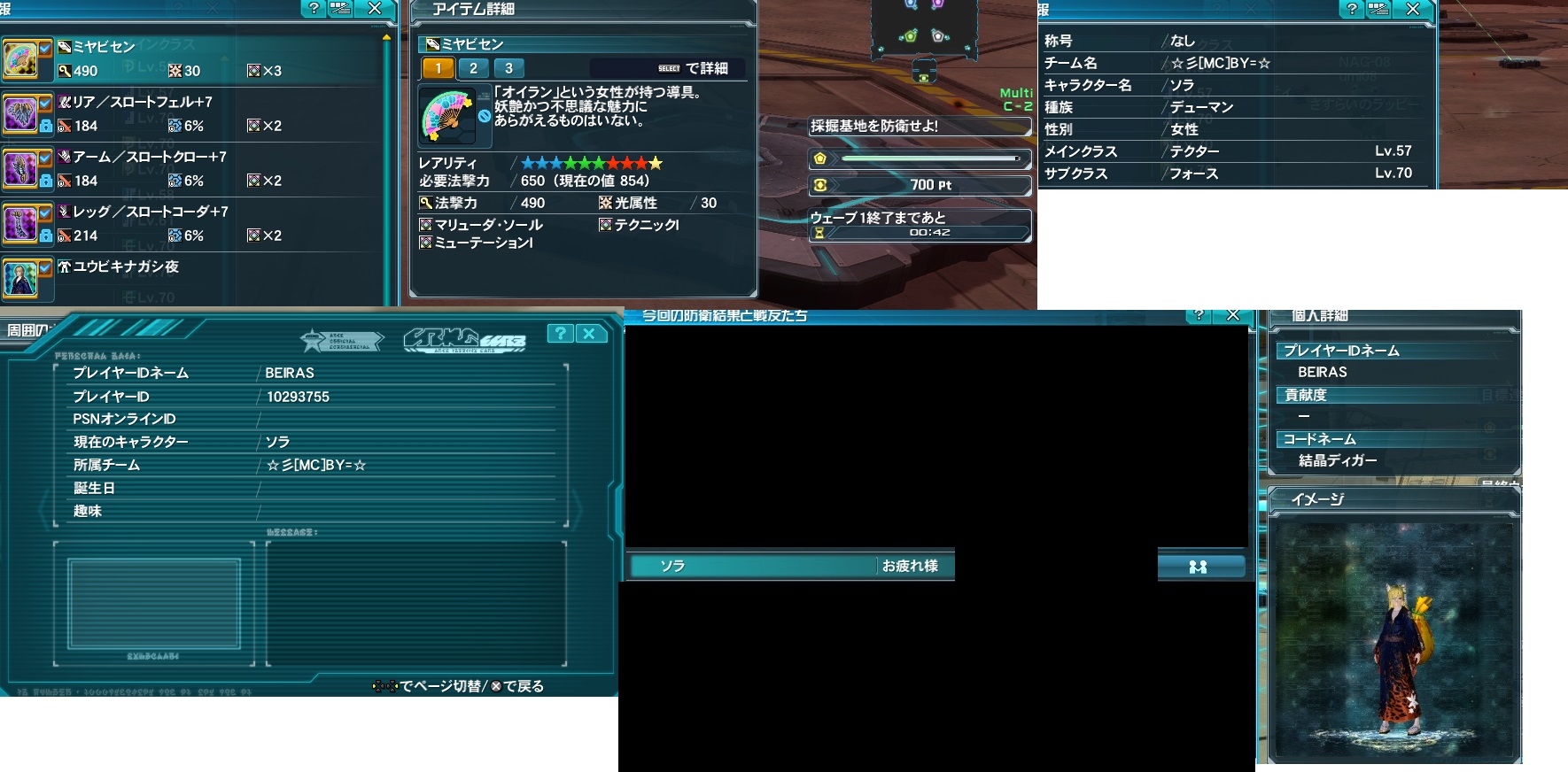Close the 今回の防衛結果 results window
The image size is (1568, 772).
click(1232, 315)
